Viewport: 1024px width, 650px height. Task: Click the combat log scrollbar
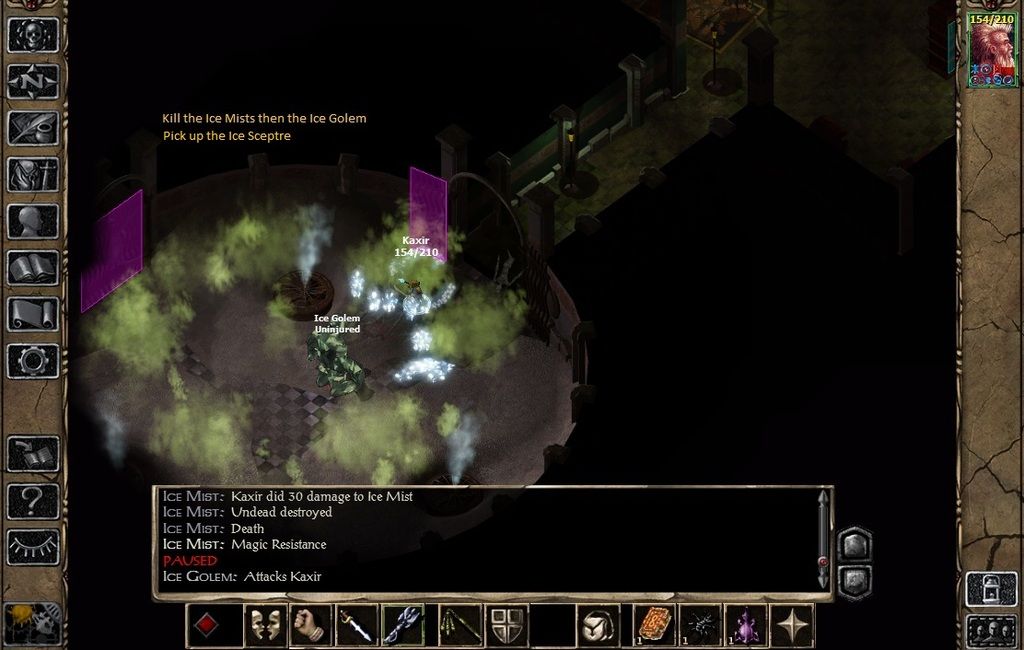click(x=823, y=540)
